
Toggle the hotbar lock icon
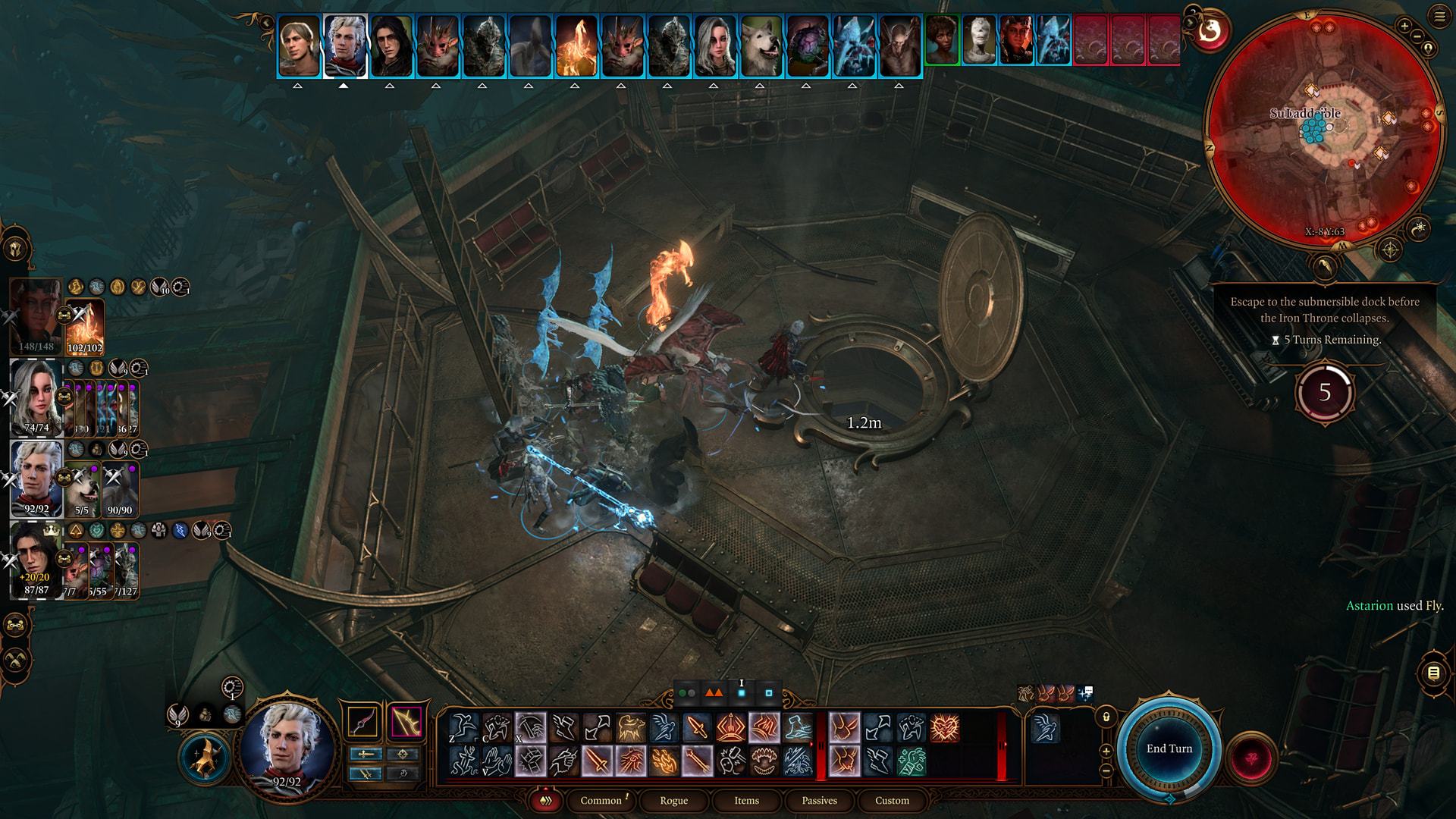(x=1106, y=717)
